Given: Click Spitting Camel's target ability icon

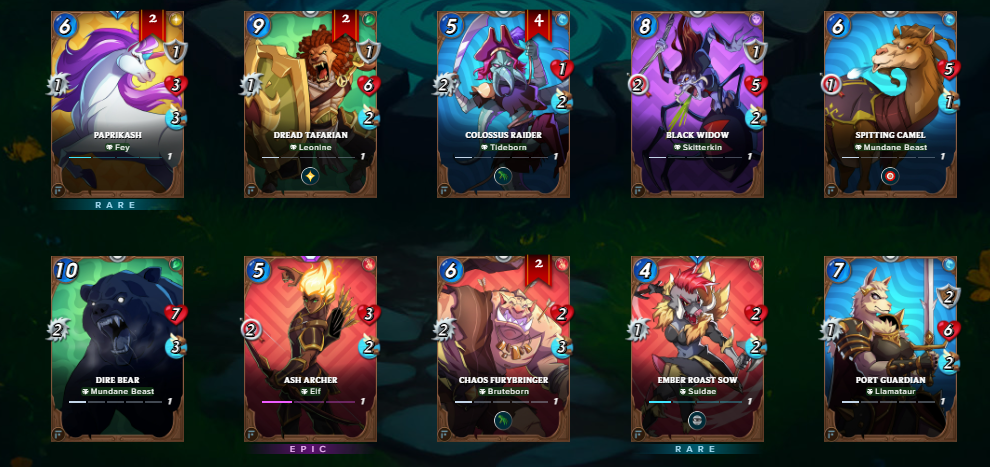Looking at the screenshot, I should pos(891,176).
